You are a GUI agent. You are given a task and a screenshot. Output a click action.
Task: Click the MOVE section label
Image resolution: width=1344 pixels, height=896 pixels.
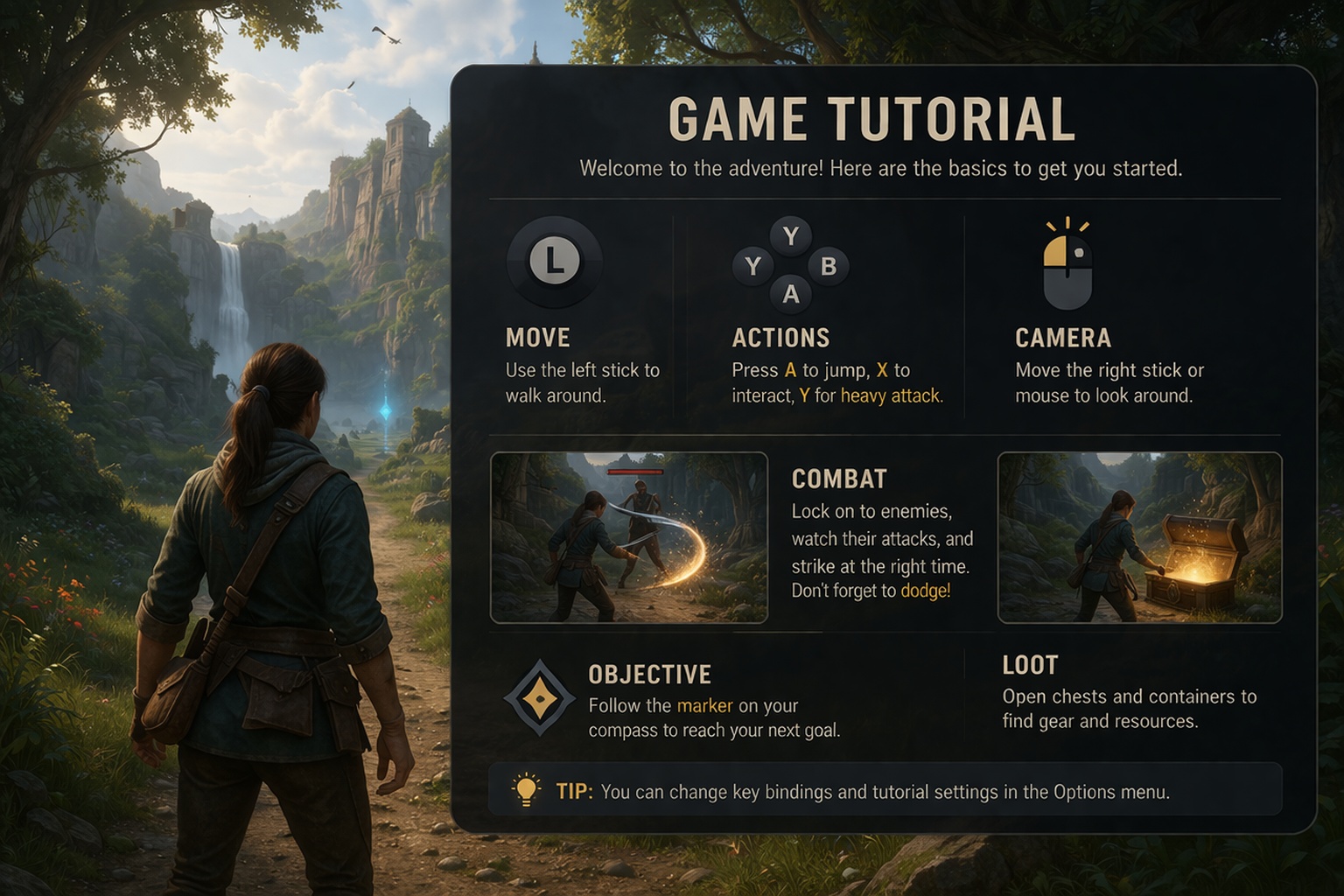pyautogui.click(x=538, y=338)
